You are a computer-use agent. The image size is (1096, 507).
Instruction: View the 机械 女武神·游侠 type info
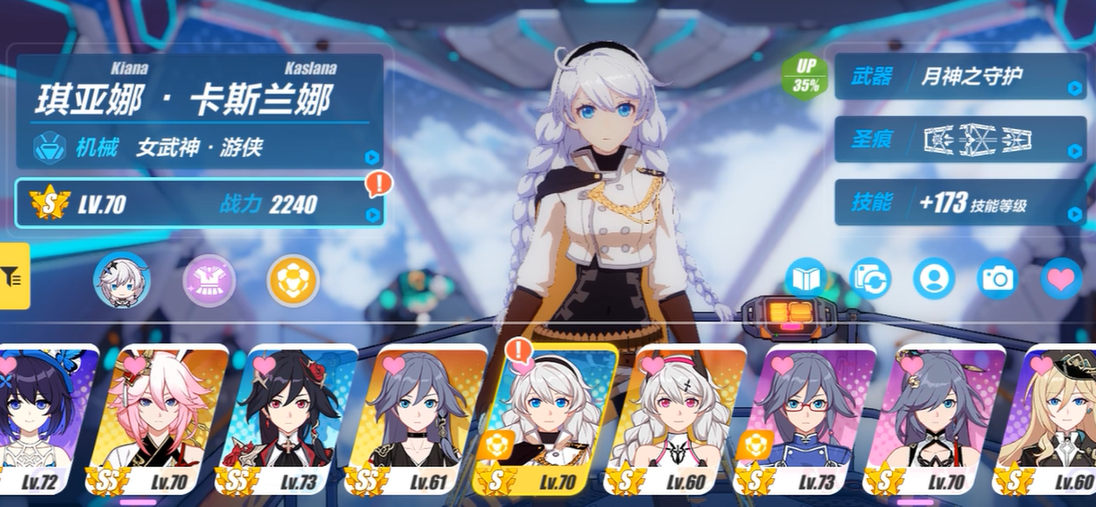(199, 148)
